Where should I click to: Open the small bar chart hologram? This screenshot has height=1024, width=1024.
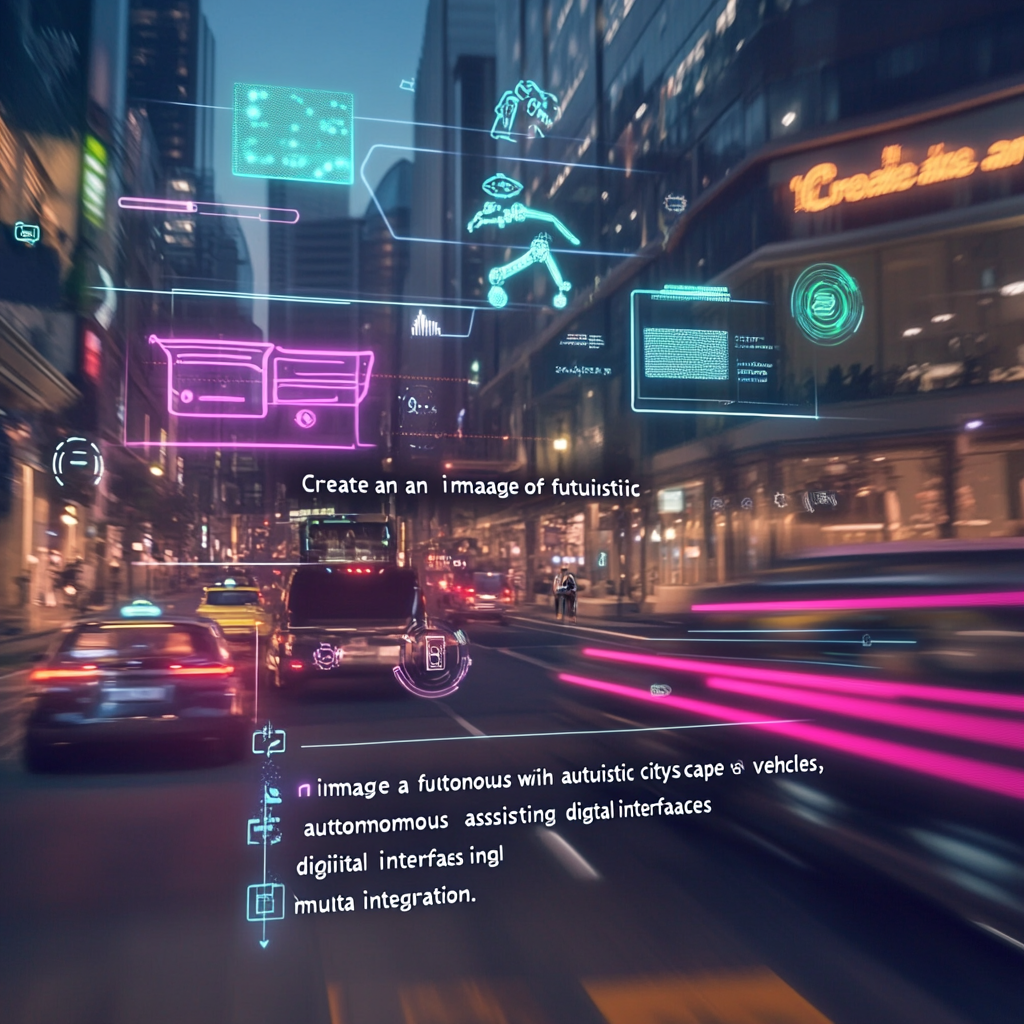click(x=426, y=324)
